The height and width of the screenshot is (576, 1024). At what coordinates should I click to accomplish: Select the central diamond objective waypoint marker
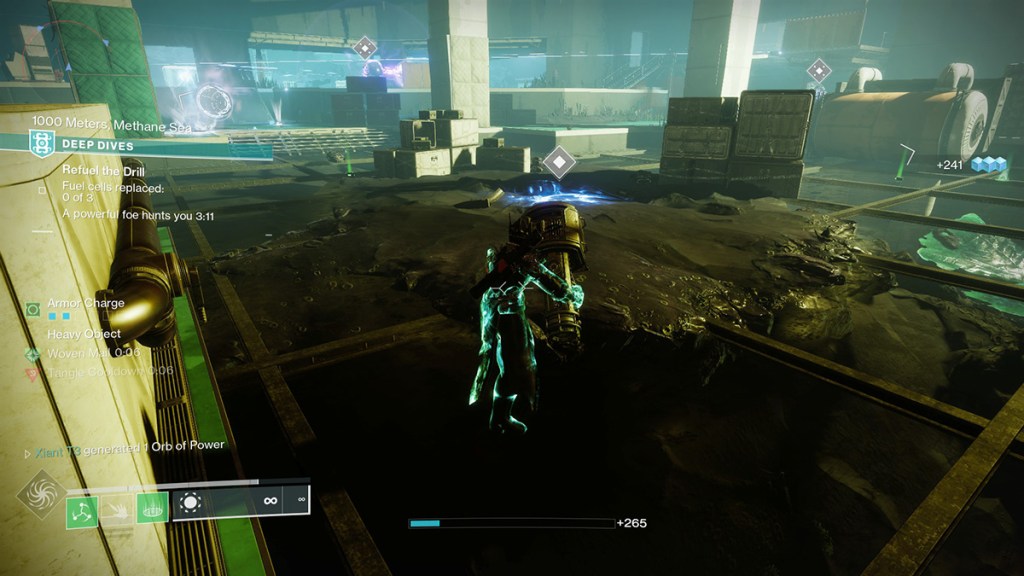tap(558, 161)
